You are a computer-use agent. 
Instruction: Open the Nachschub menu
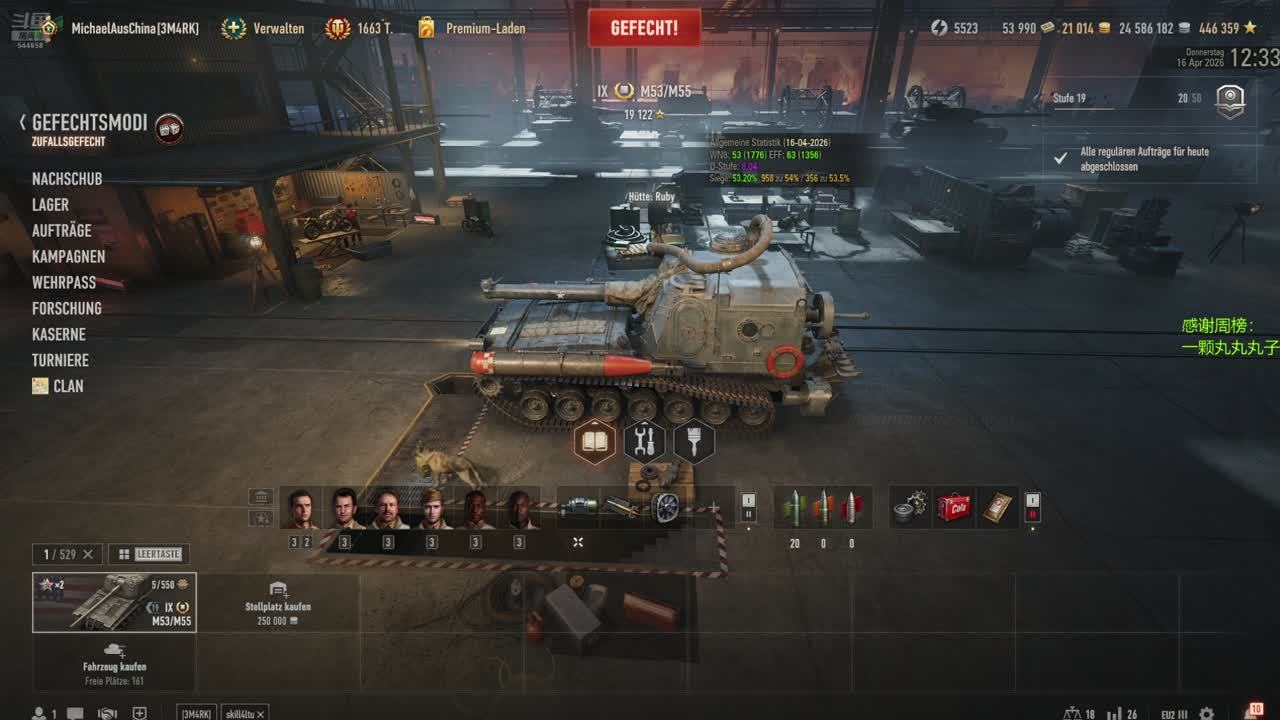(67, 179)
